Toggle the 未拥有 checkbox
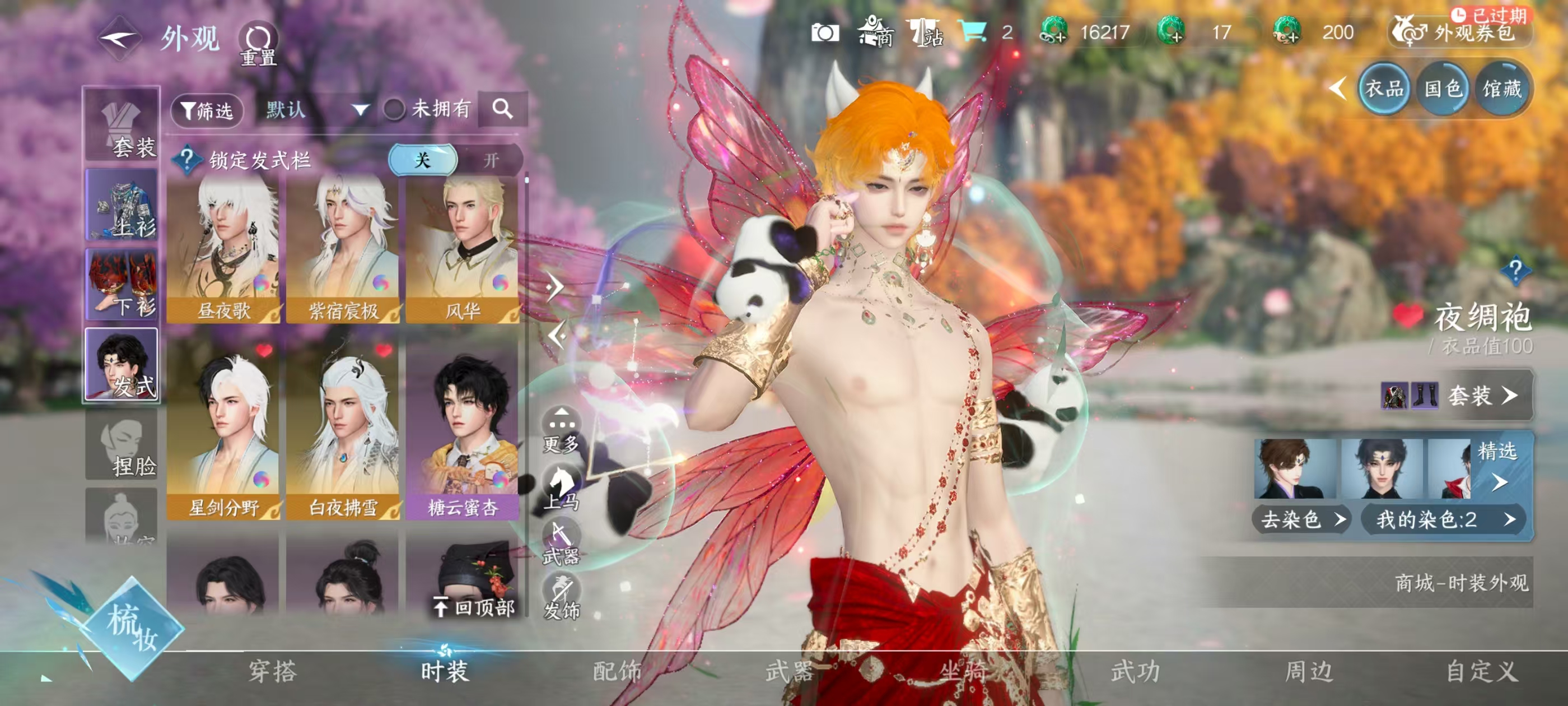Viewport: 1568px width, 706px height. (x=394, y=110)
